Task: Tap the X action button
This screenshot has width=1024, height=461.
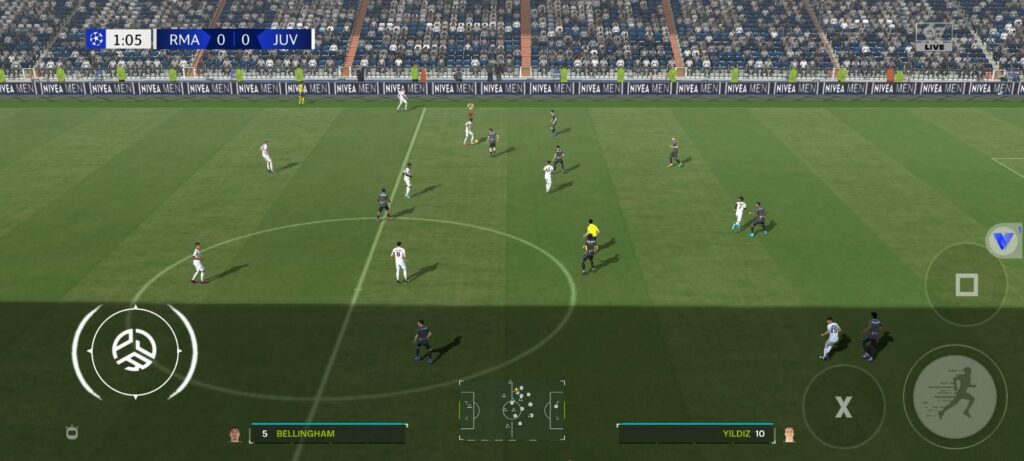Action: point(843,407)
